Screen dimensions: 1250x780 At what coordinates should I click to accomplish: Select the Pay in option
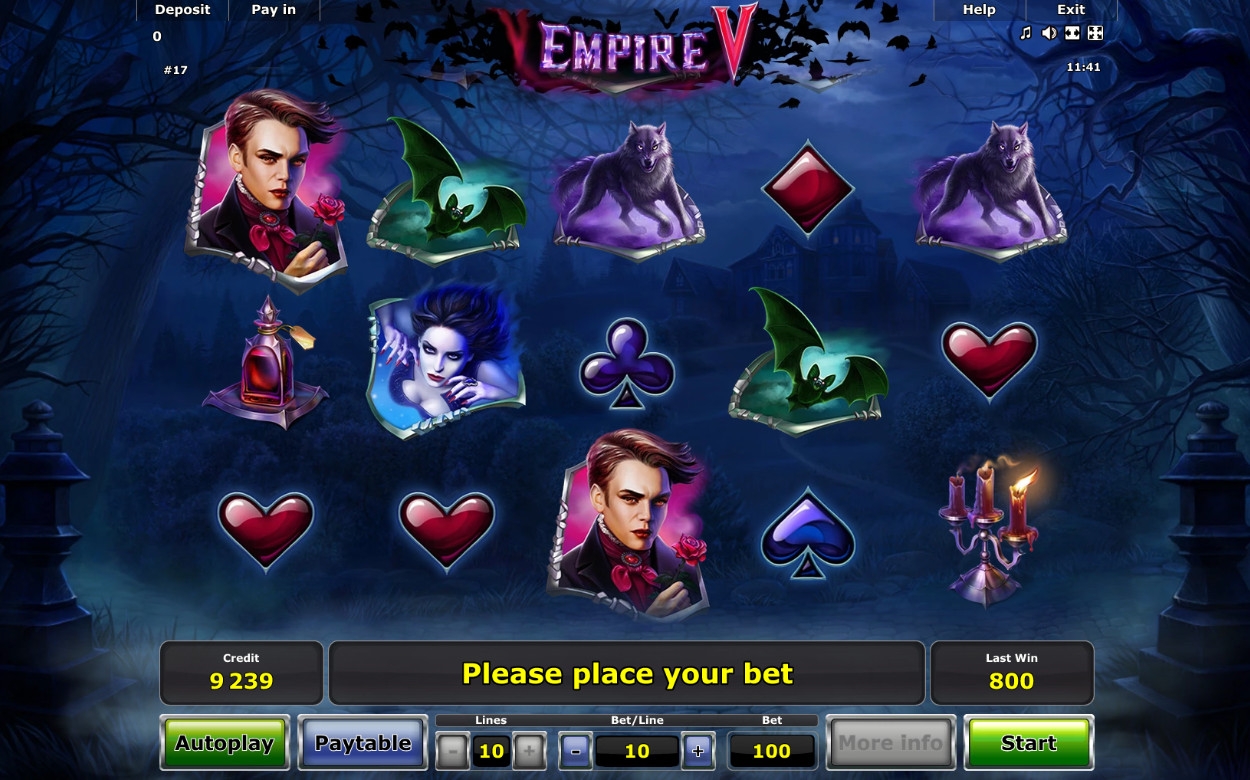click(273, 10)
